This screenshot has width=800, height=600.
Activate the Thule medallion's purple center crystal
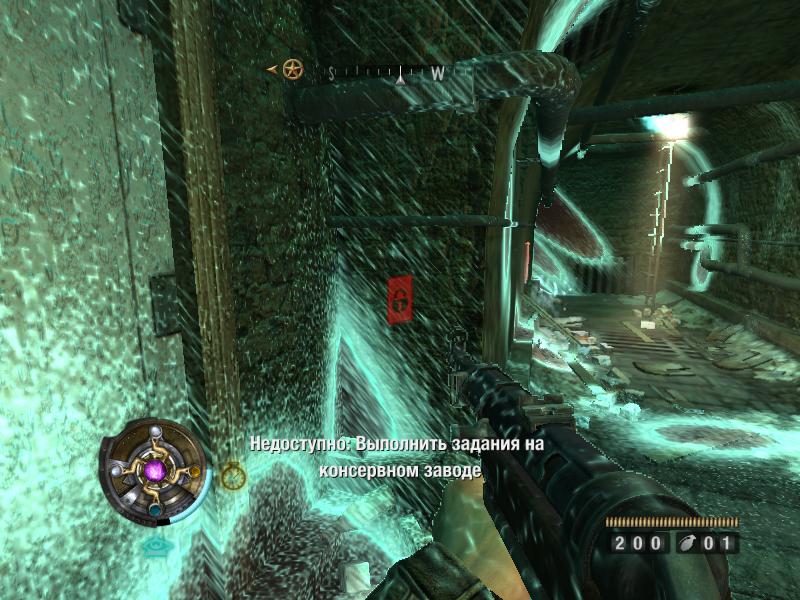coord(155,469)
